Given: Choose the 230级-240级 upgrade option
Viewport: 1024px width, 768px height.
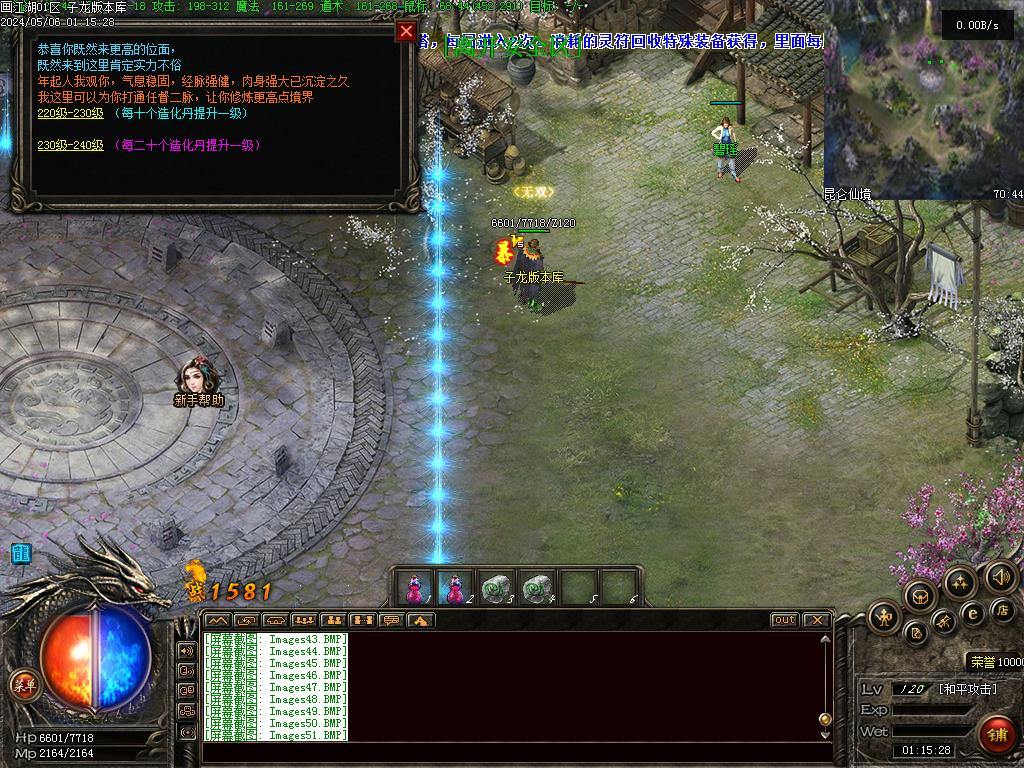Looking at the screenshot, I should (71, 145).
